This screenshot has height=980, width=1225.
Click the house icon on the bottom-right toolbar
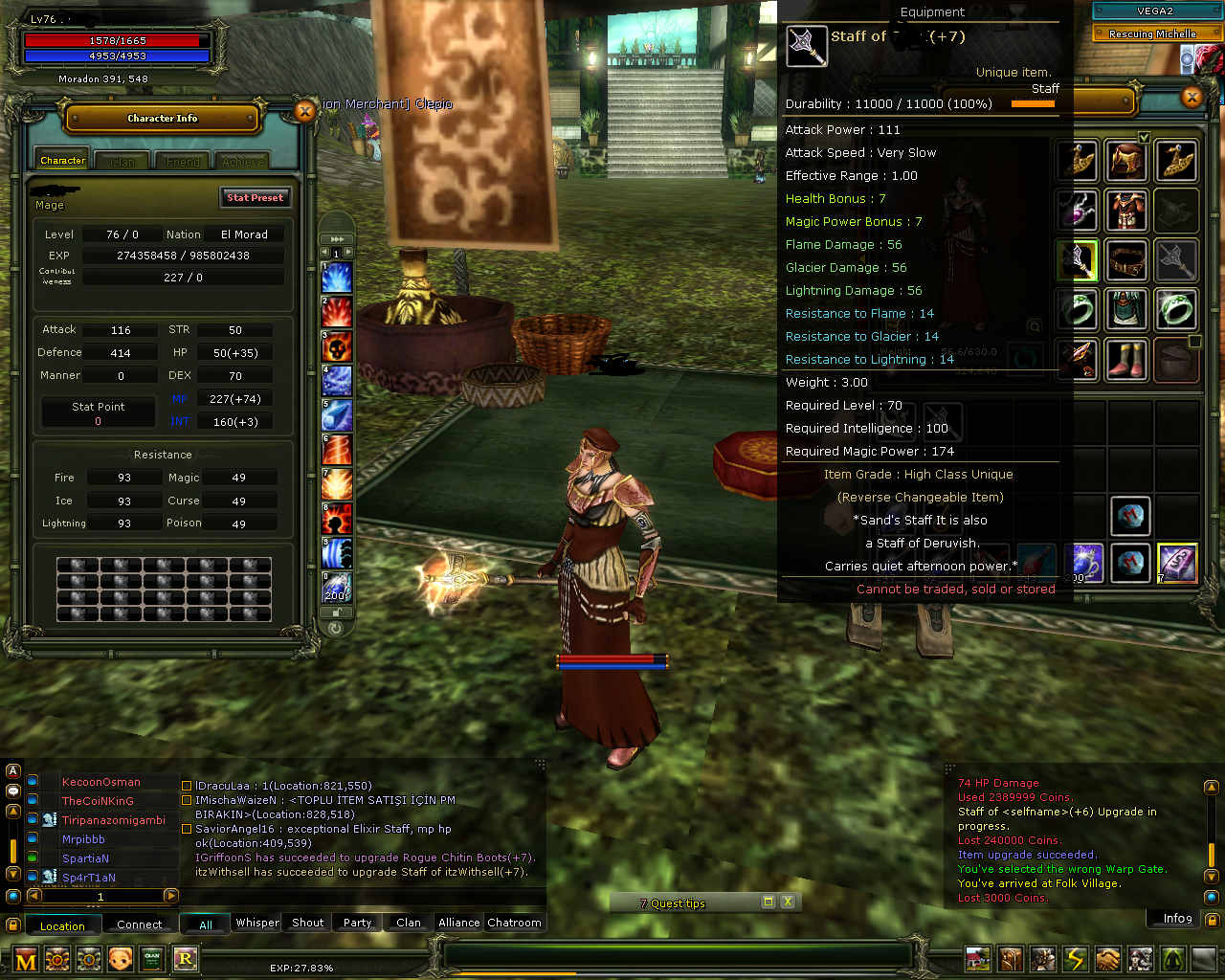pos(978,958)
